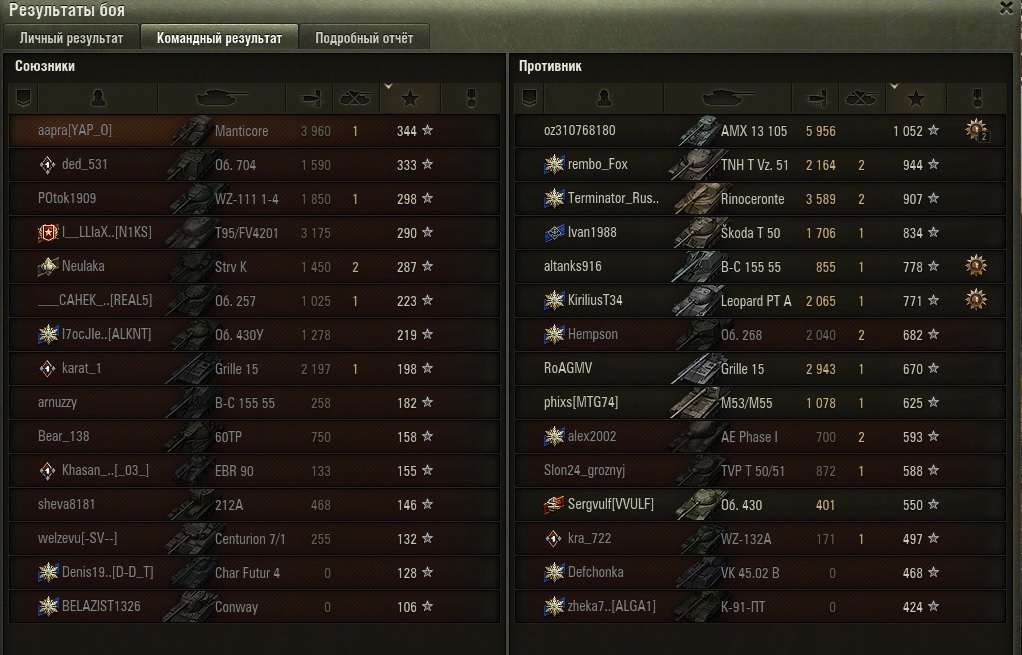
Task: Select the Командный результат tab
Action: [x=219, y=38]
